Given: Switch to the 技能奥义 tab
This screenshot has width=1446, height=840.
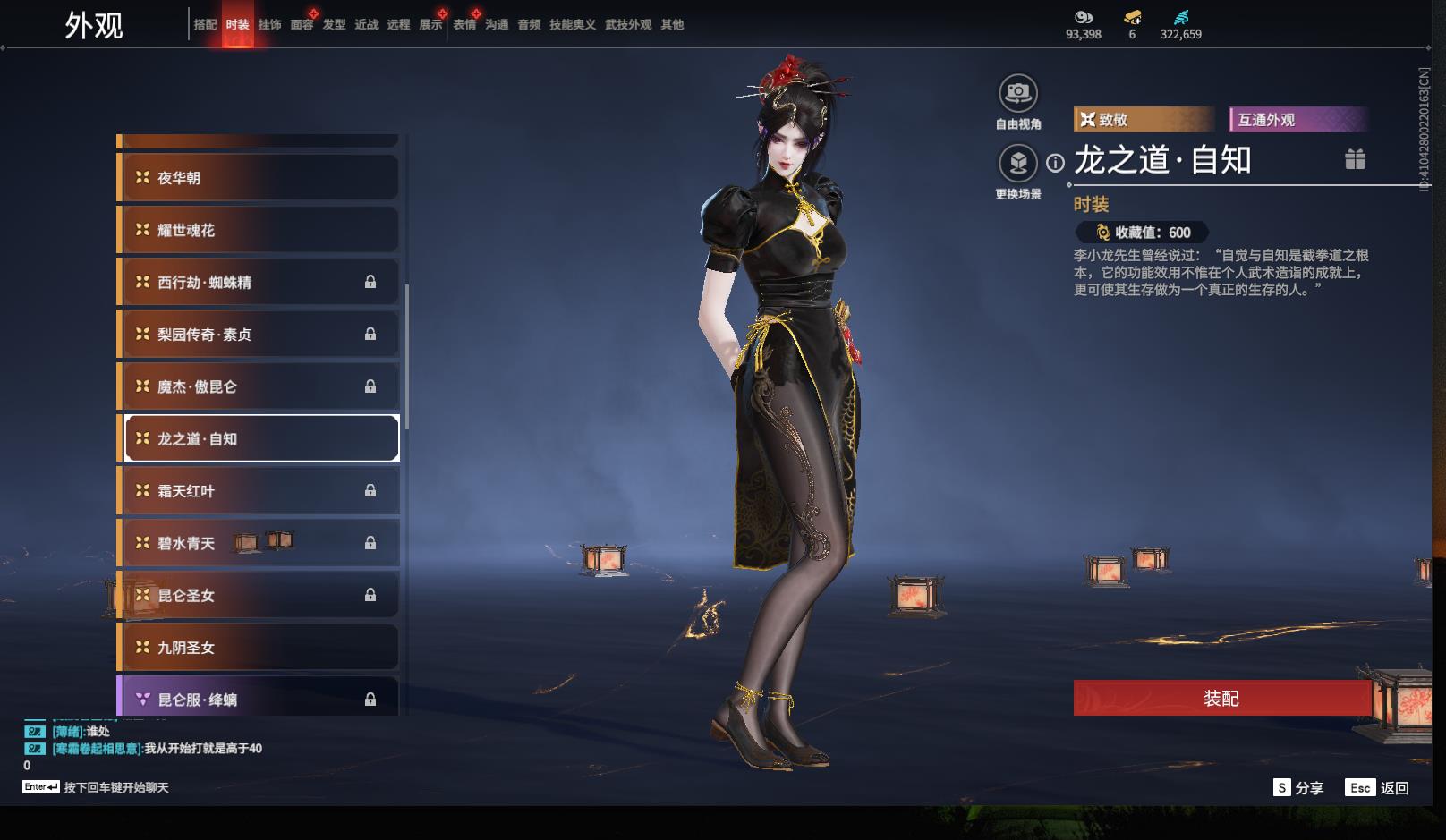Looking at the screenshot, I should (x=572, y=25).
